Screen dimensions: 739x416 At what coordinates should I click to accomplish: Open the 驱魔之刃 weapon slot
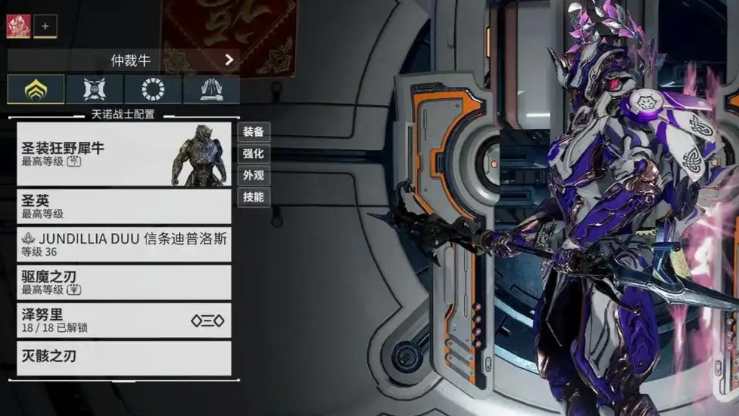(124, 282)
